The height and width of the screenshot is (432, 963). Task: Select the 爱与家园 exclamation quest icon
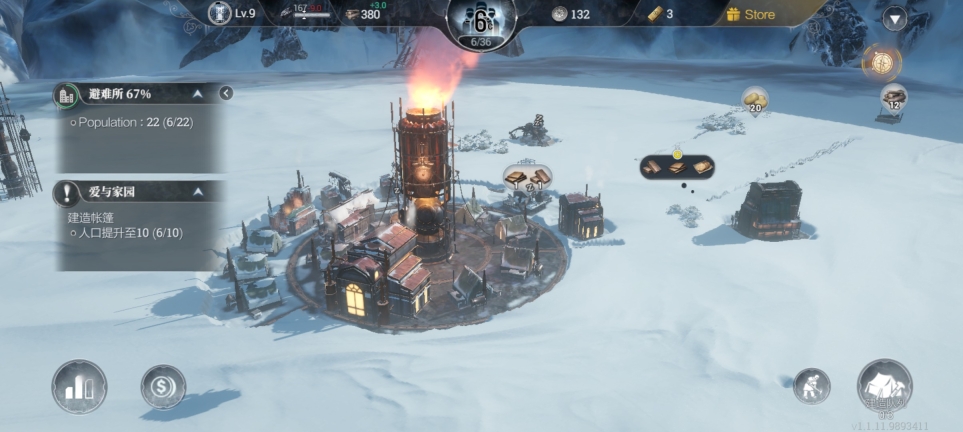(68, 192)
